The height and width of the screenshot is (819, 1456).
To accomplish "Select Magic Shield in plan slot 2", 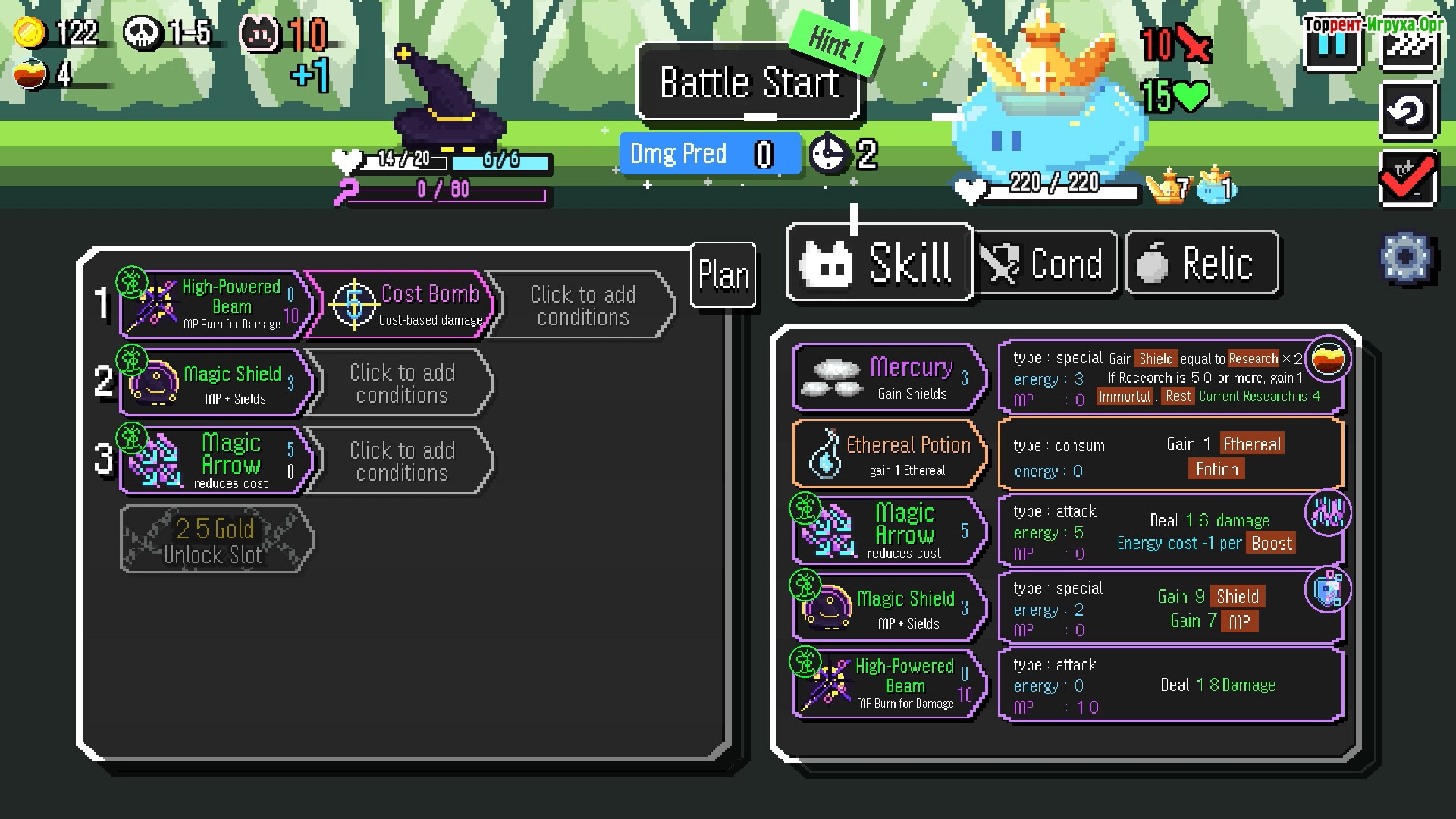I will tap(216, 383).
